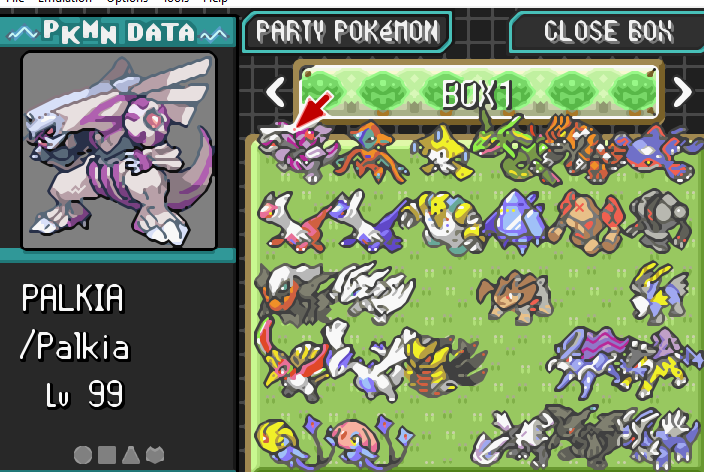Go to the previous box

point(275,93)
